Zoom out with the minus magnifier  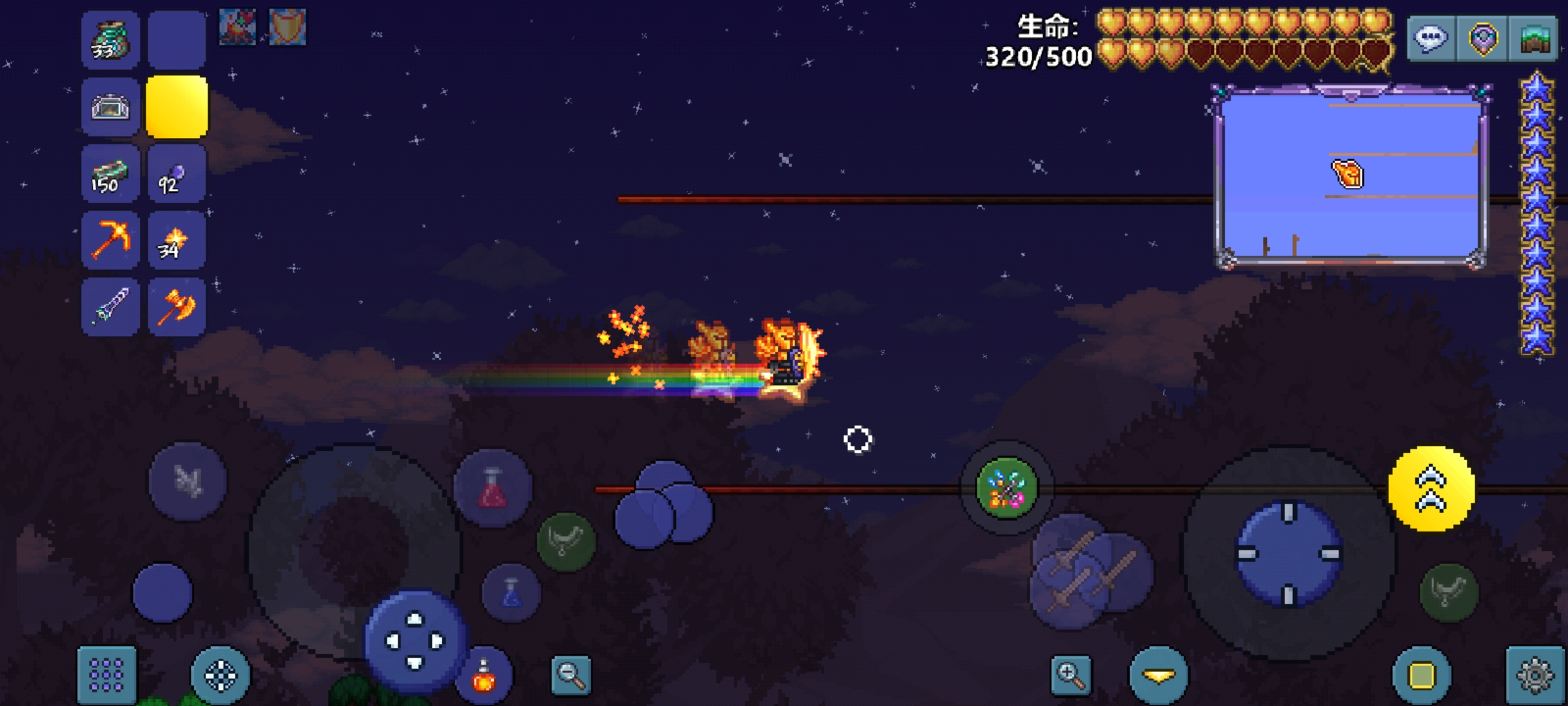pyautogui.click(x=571, y=675)
